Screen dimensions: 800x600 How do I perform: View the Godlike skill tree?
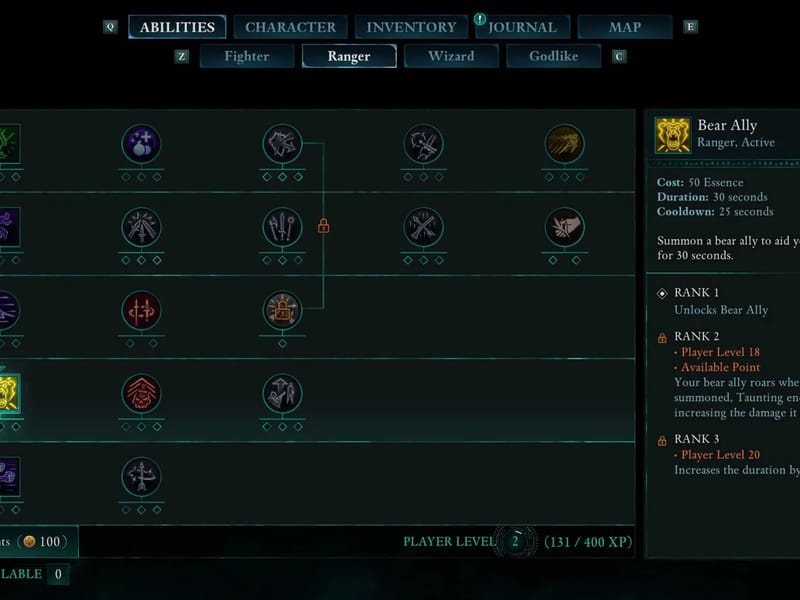(554, 56)
